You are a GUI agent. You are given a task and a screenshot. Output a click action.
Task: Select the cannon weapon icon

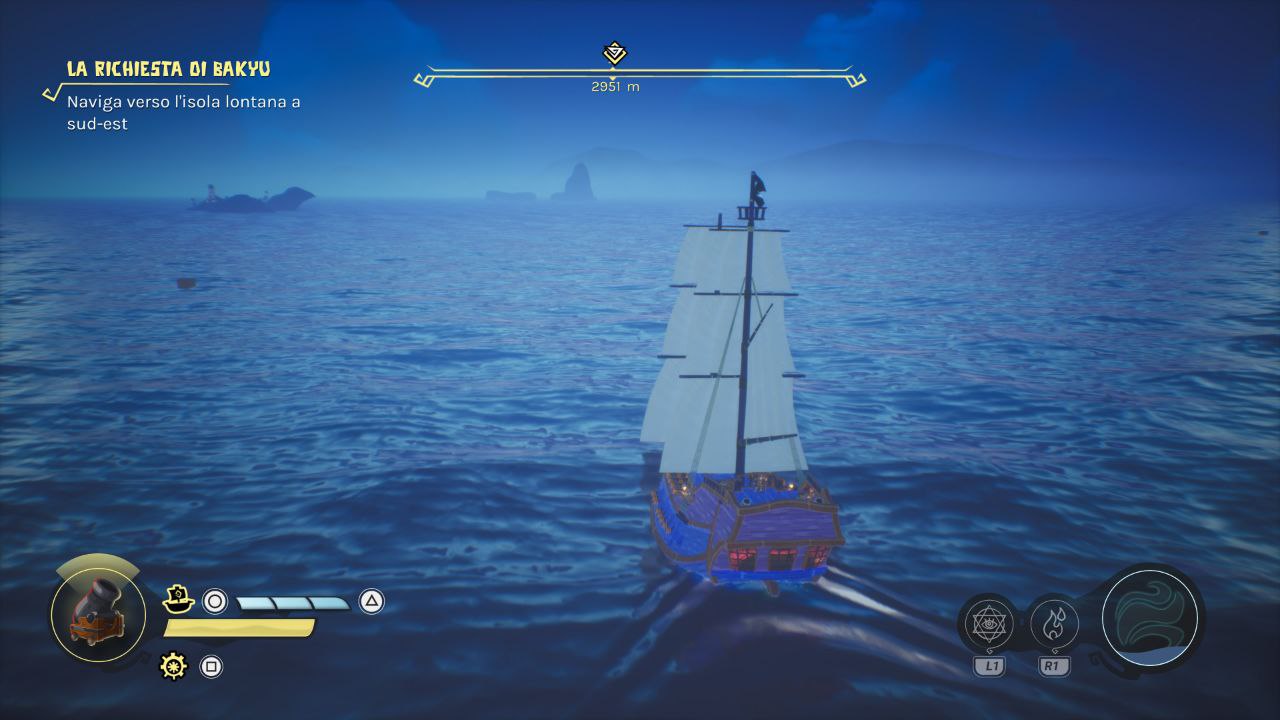click(98, 612)
